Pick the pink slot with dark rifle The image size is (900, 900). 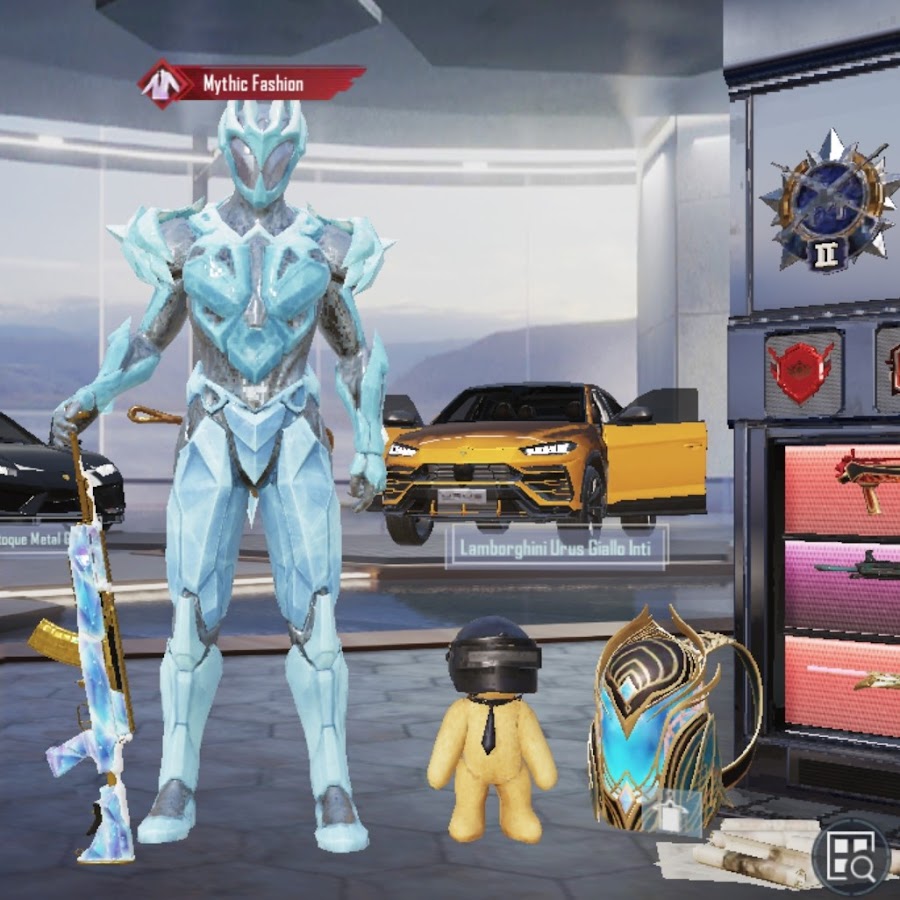(x=842, y=584)
